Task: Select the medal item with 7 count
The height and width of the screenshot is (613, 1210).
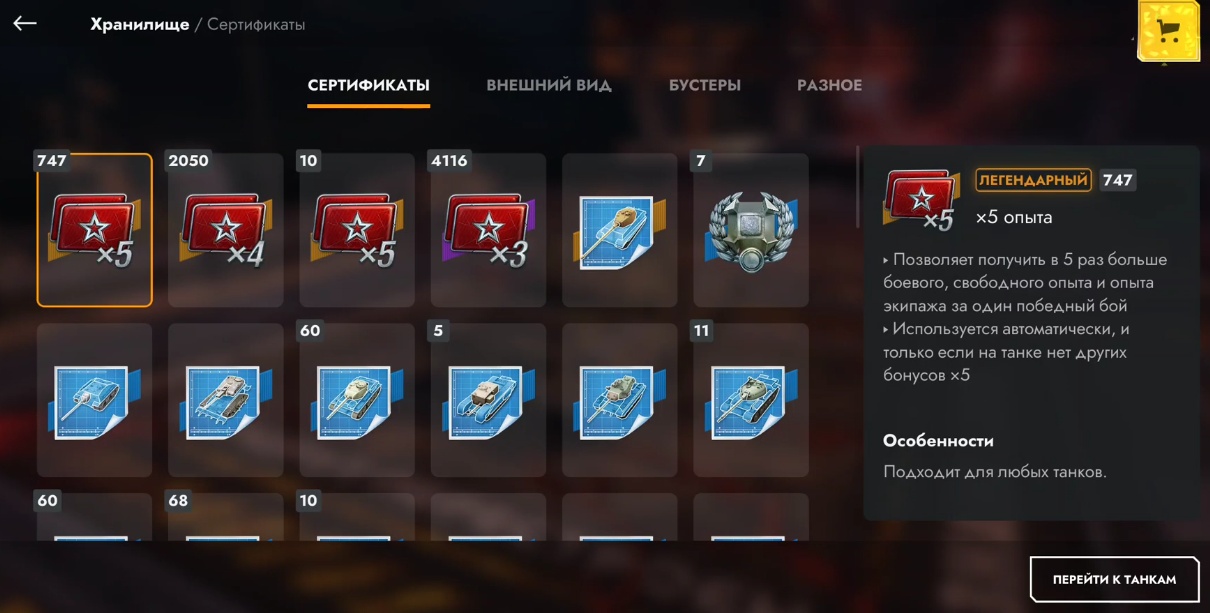Action: pyautogui.click(x=751, y=230)
